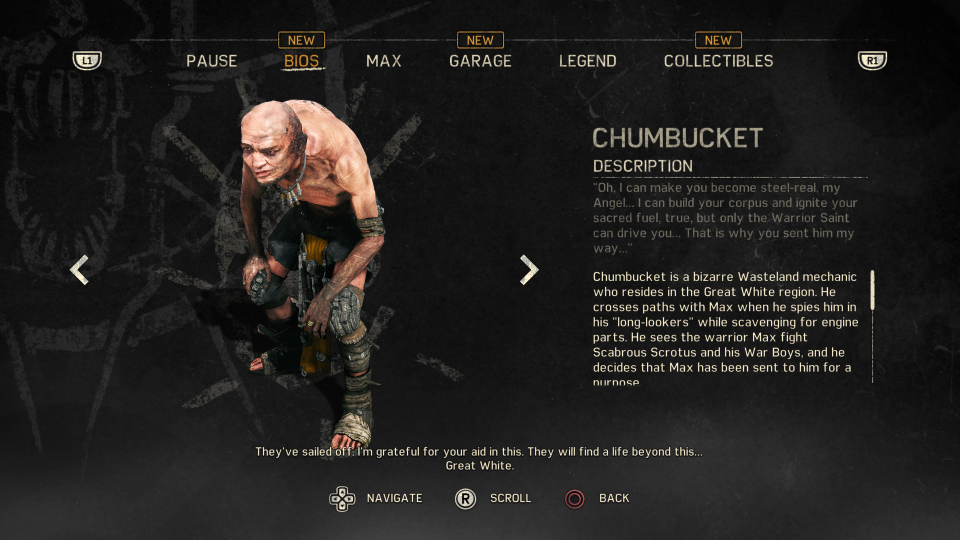The height and width of the screenshot is (540, 960).
Task: Advance to next bio with right arrow
Action: (x=529, y=269)
